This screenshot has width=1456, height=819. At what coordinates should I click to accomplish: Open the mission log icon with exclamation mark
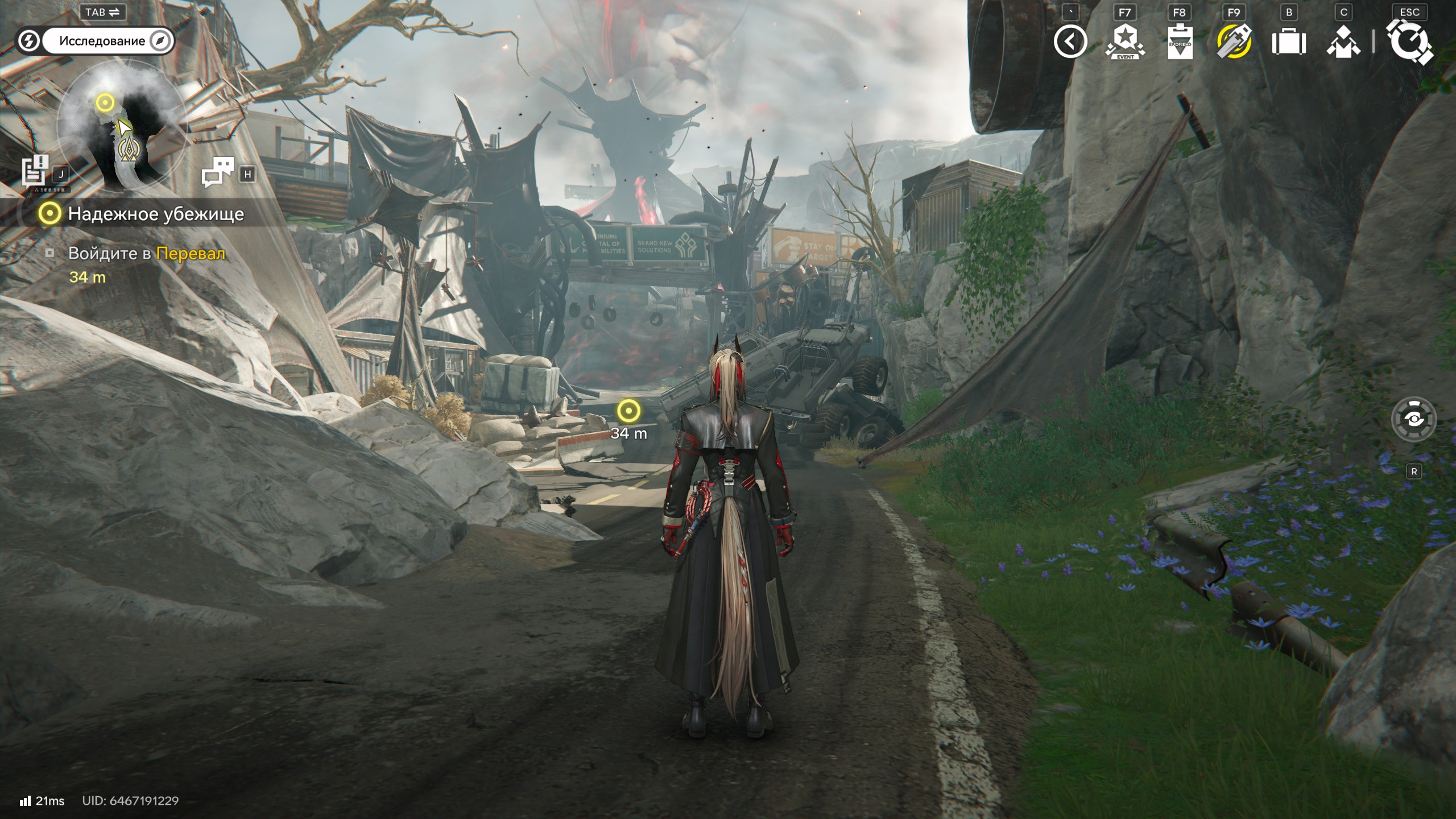tap(35, 171)
